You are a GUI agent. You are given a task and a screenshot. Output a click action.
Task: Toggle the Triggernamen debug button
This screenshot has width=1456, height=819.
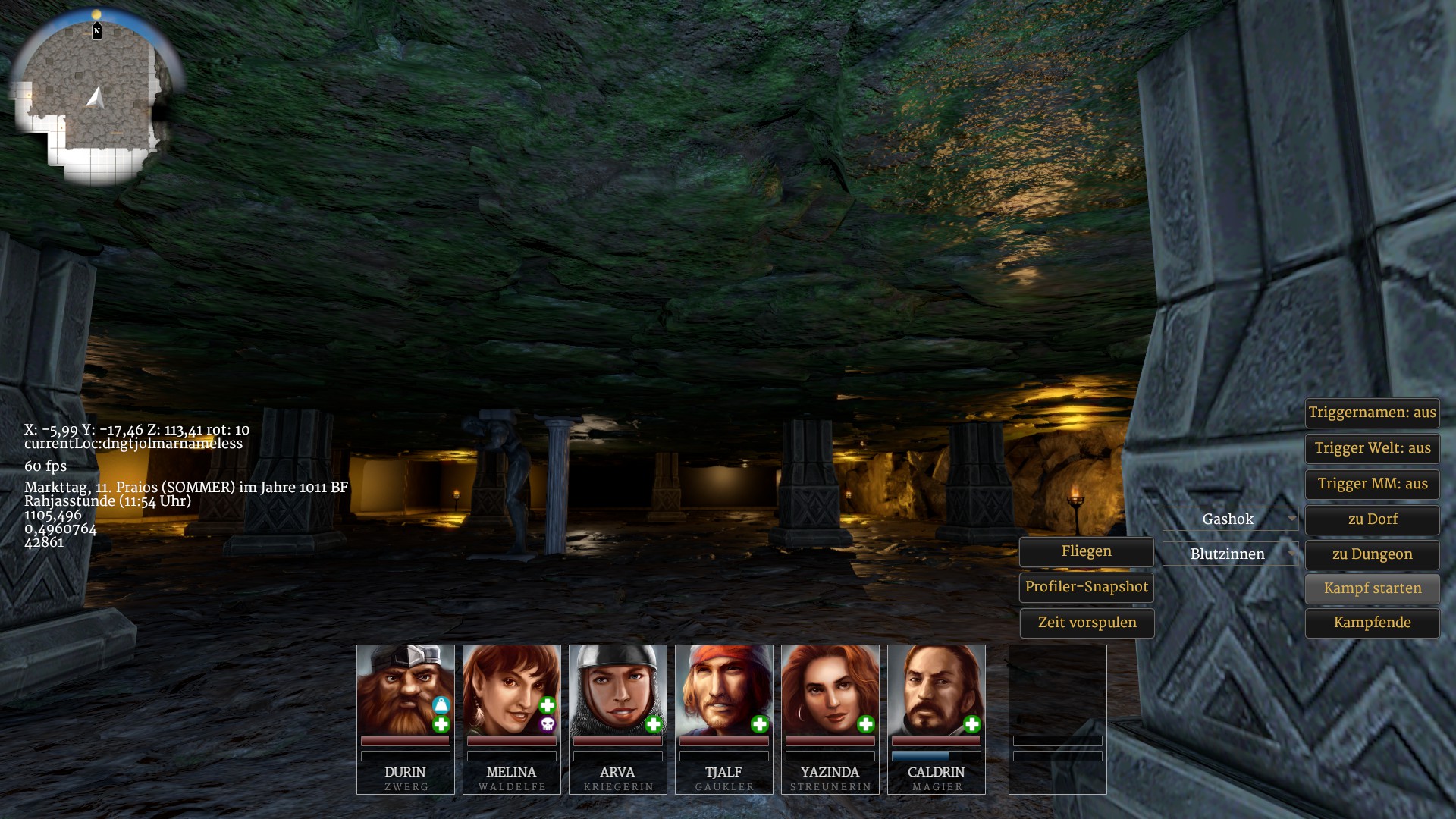click(x=1372, y=413)
